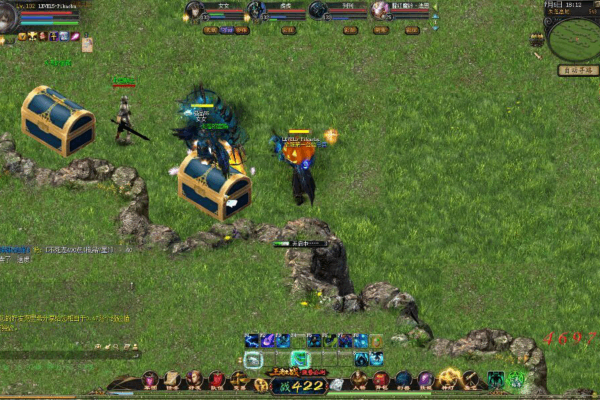Open the circular minimap
Screen dimensions: 600x400
pyautogui.click(x=573, y=38)
